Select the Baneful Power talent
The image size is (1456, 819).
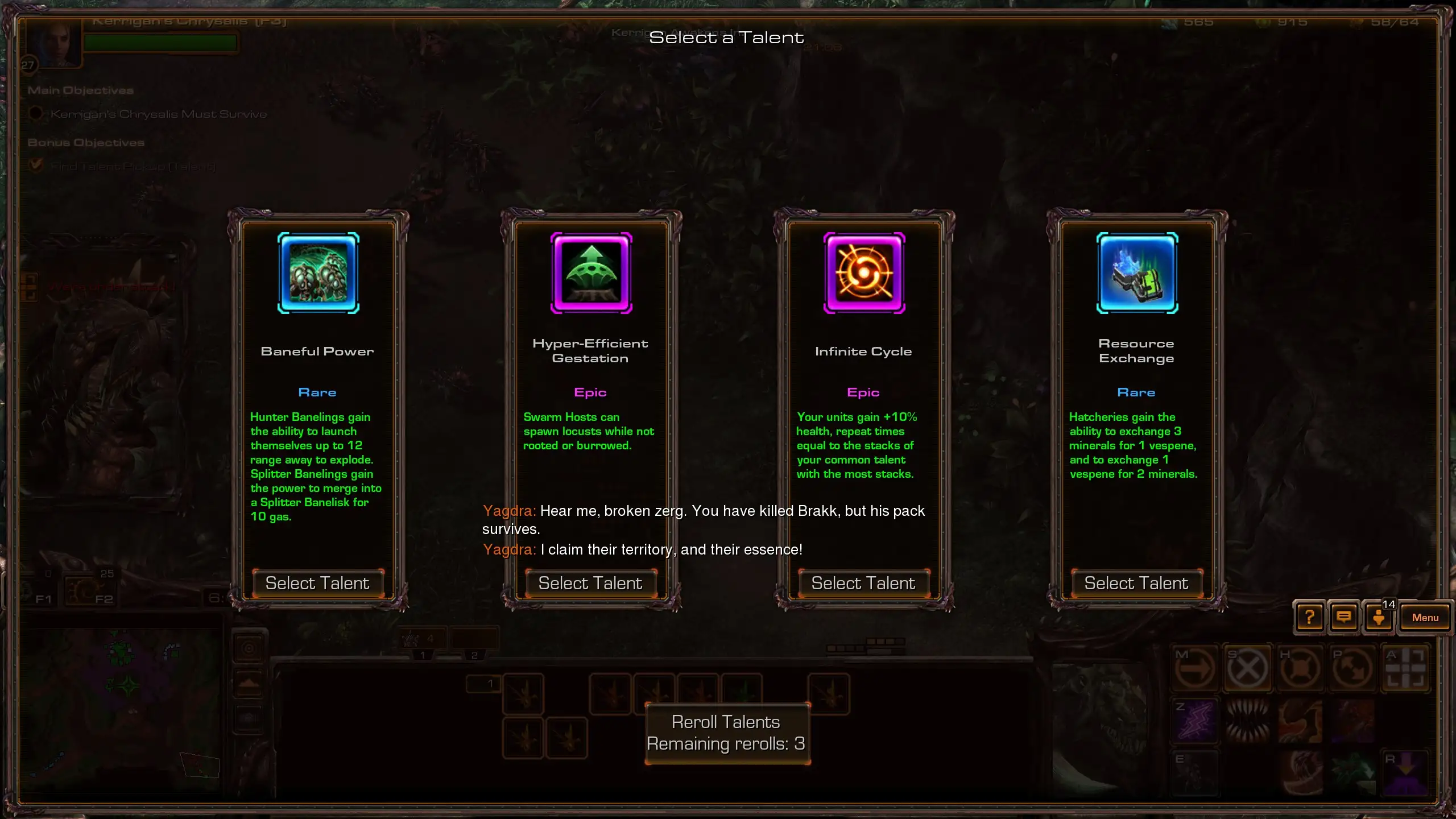point(317,583)
